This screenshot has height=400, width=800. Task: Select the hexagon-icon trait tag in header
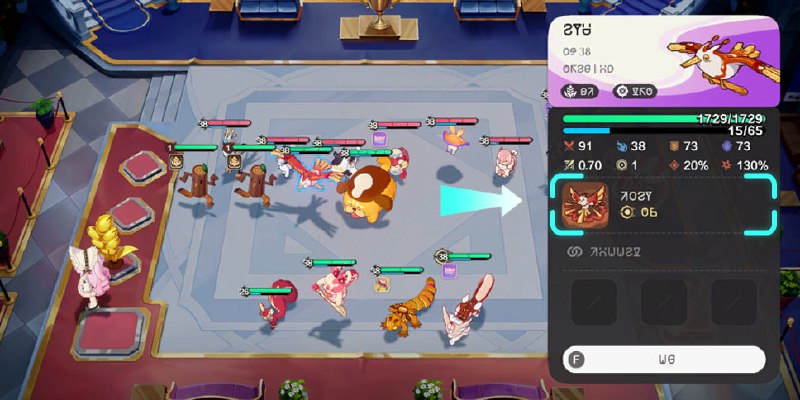pos(633,92)
